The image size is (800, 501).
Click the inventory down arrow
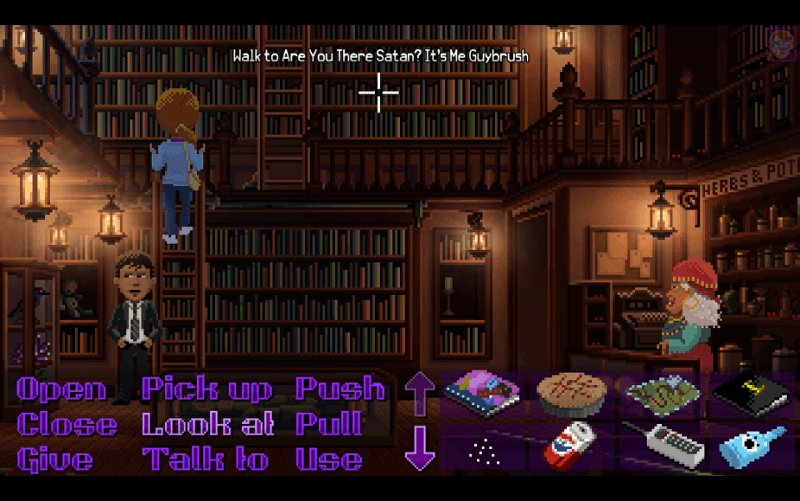point(420,447)
